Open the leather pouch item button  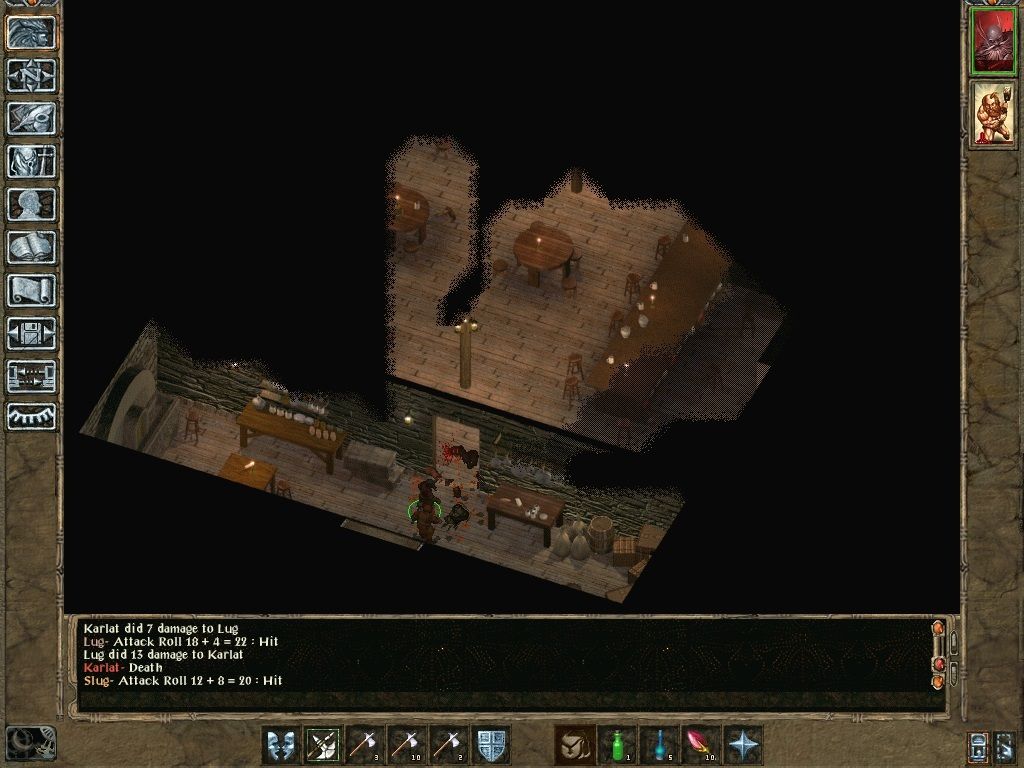tap(575, 745)
